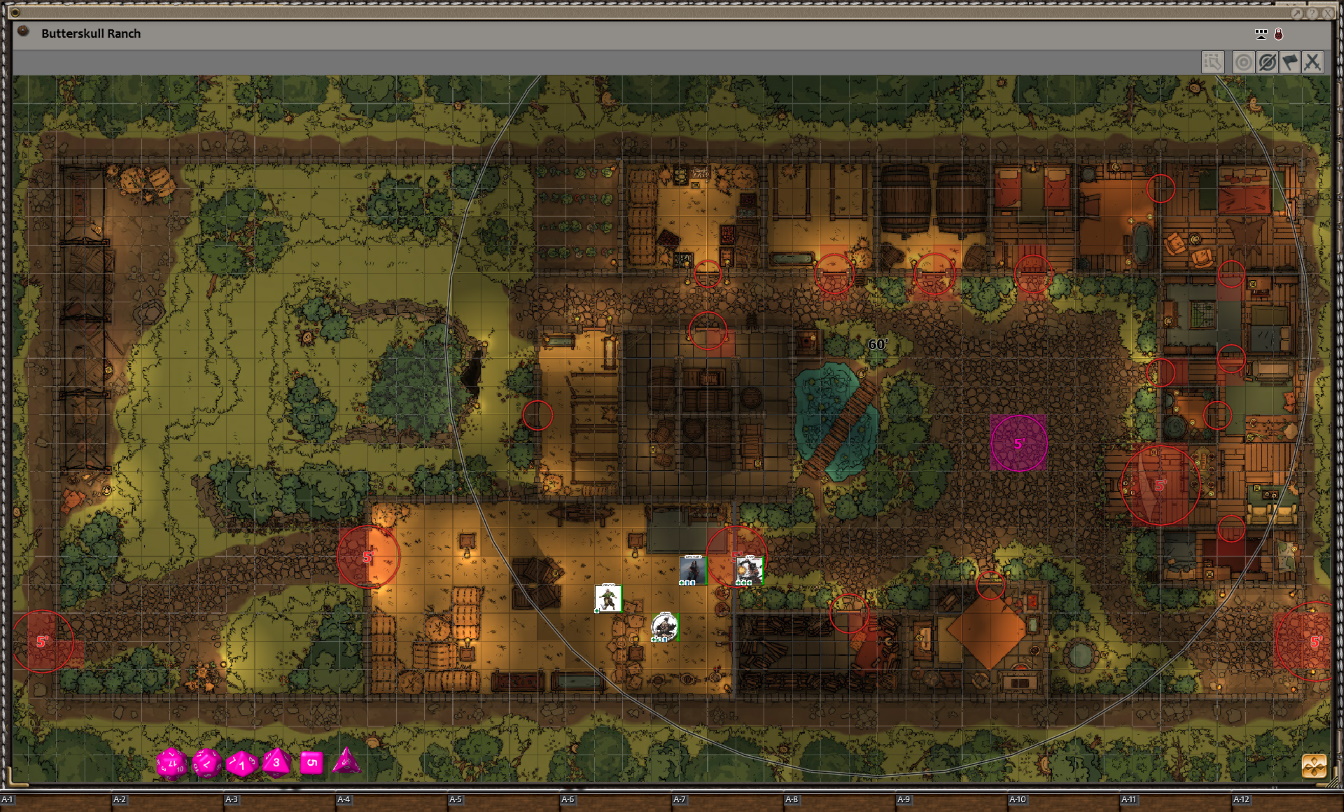Choose the flag toolbar button

1289,62
